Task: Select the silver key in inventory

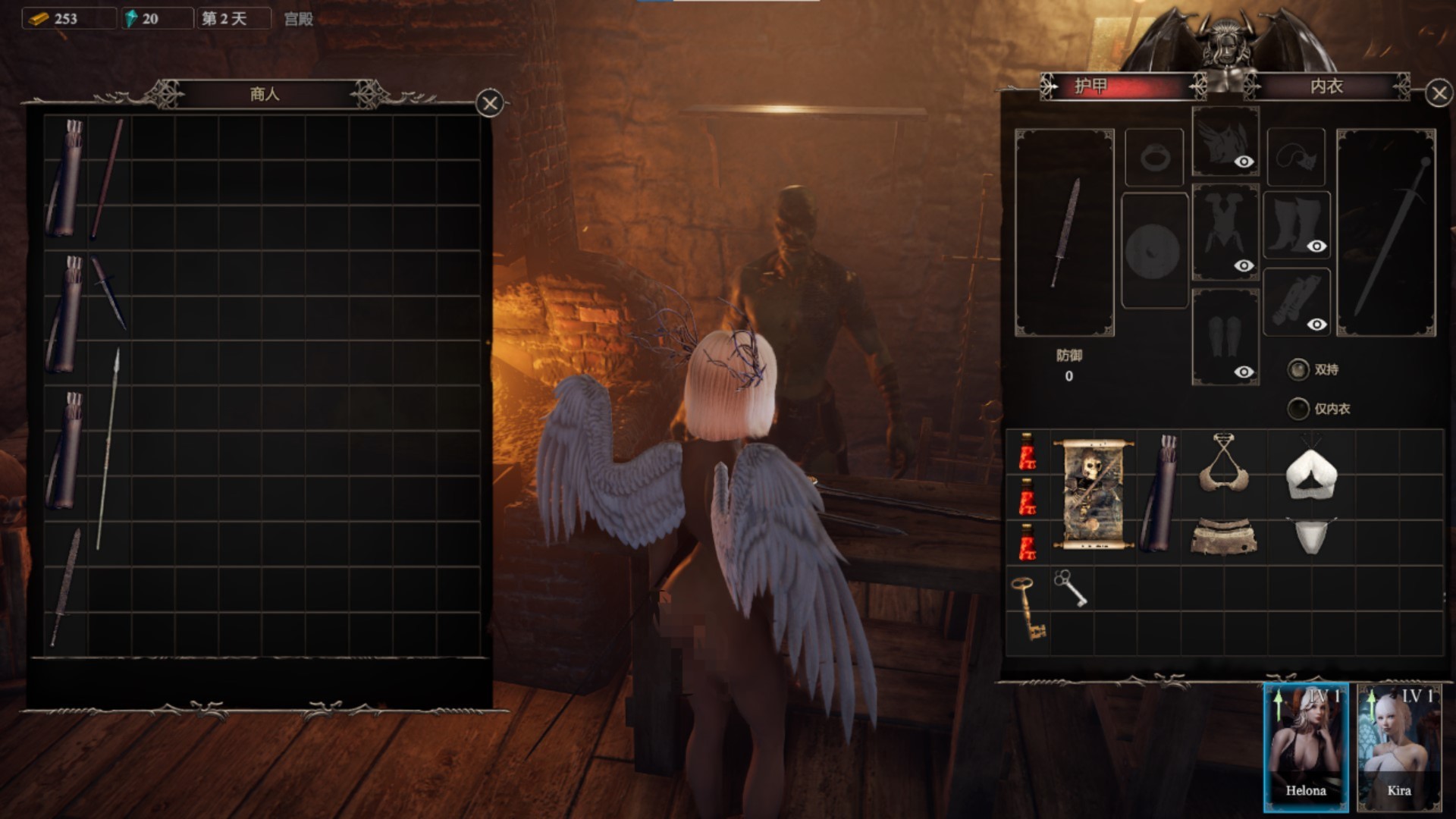Action: coord(1070,588)
